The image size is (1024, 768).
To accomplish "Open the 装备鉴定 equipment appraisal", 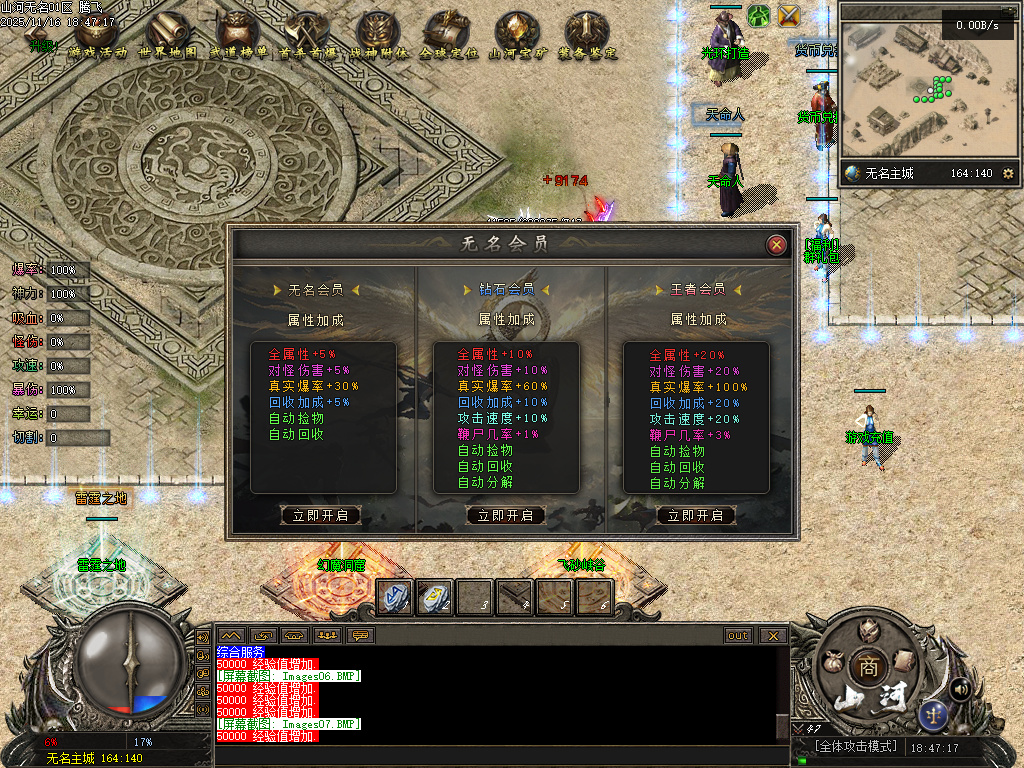I will [x=588, y=37].
